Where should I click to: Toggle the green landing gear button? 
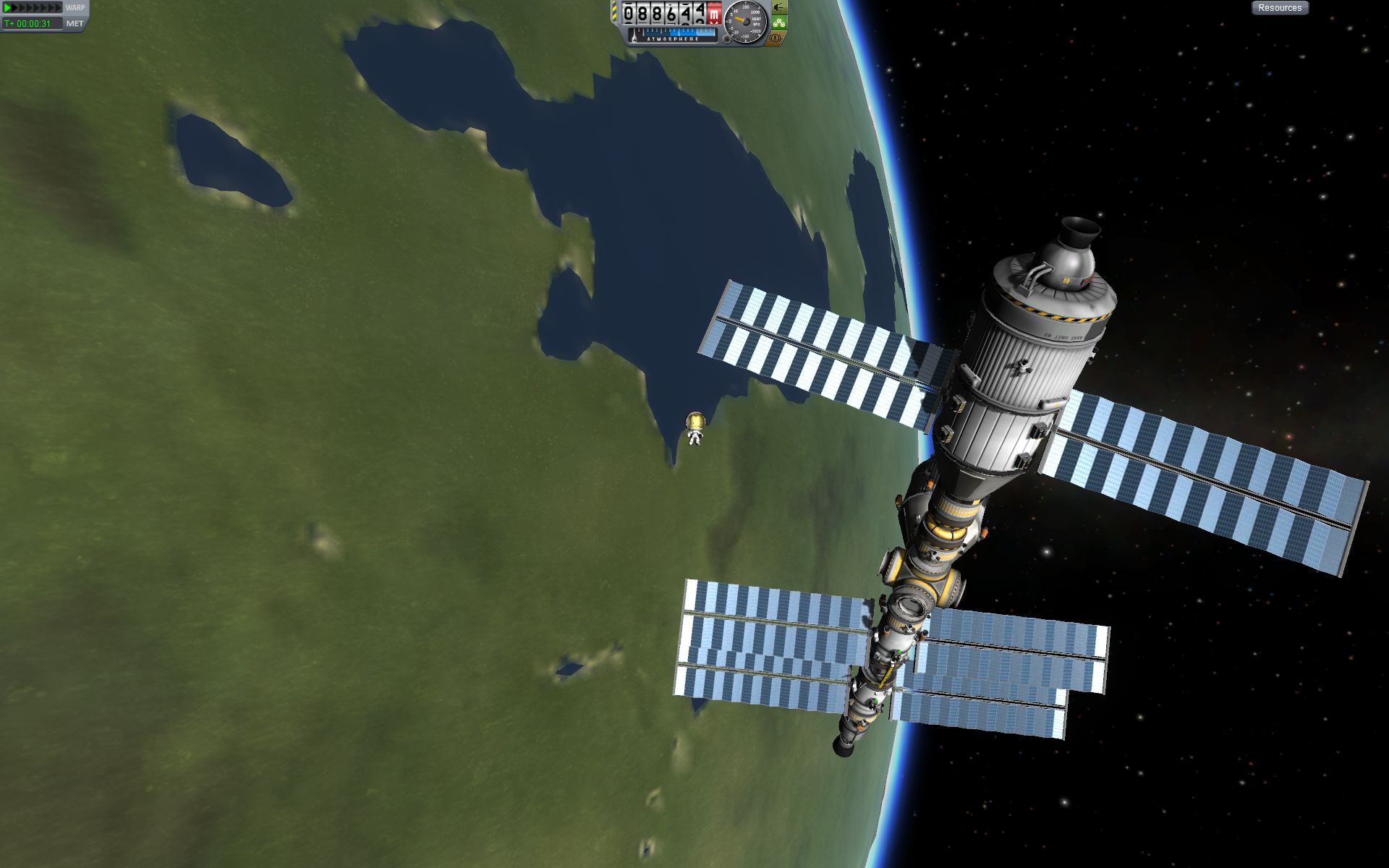(x=778, y=22)
